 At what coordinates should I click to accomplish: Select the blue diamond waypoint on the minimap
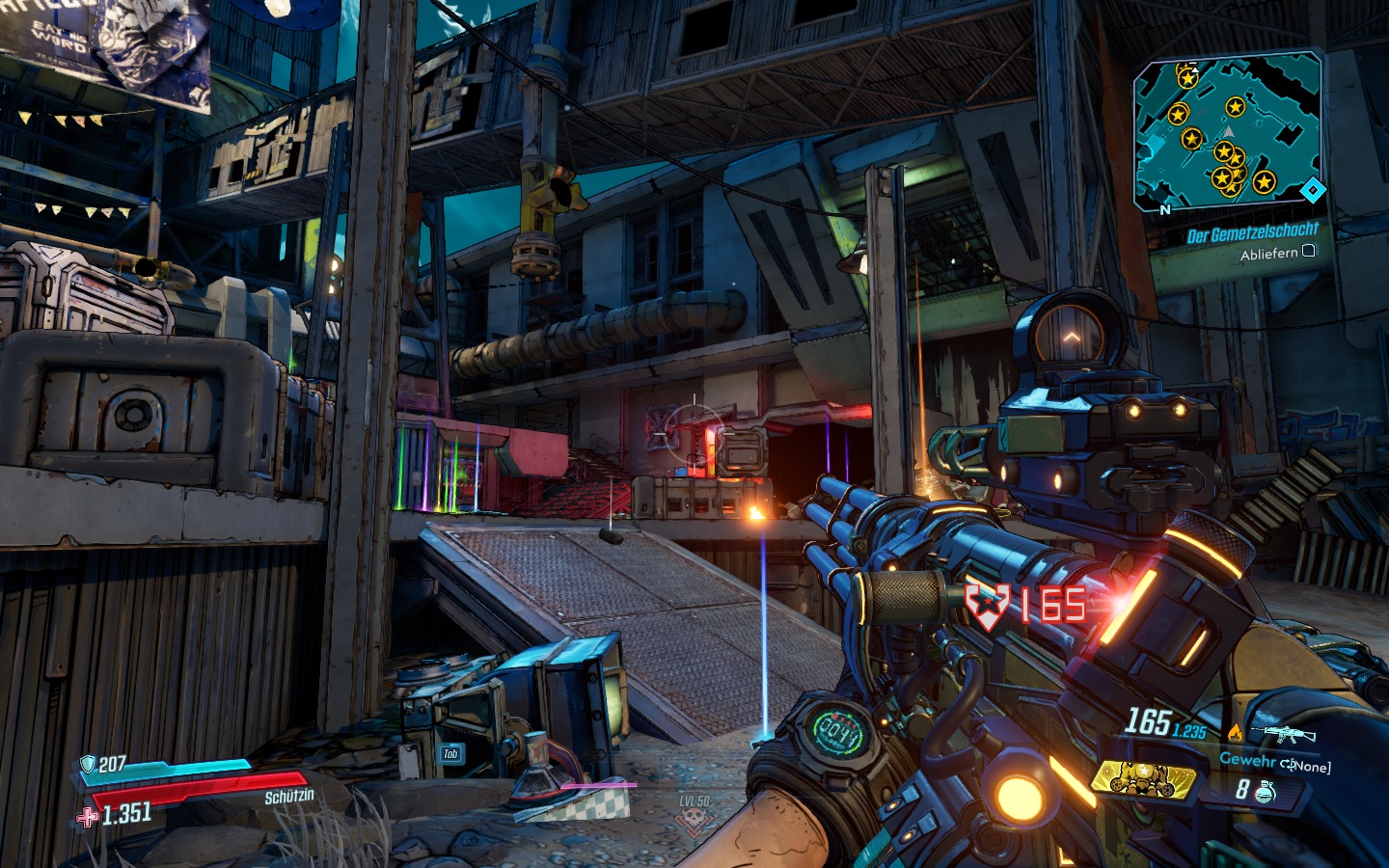tap(1312, 190)
